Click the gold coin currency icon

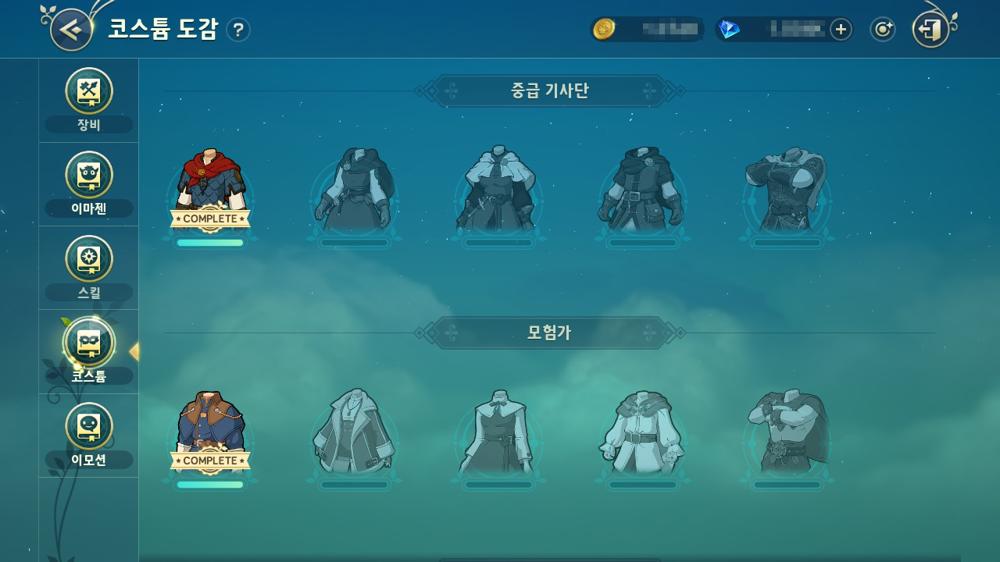pos(603,30)
